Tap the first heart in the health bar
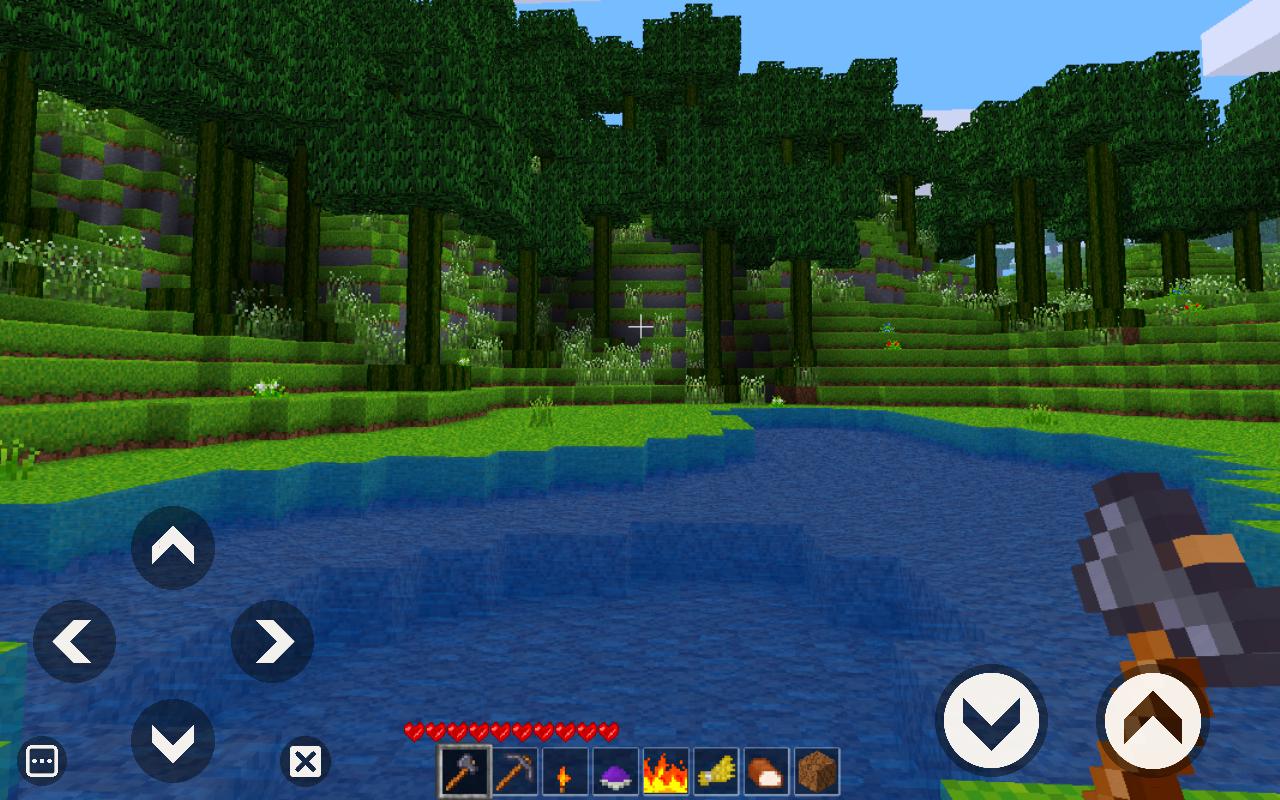Screen dimensions: 1280x800 click(413, 731)
